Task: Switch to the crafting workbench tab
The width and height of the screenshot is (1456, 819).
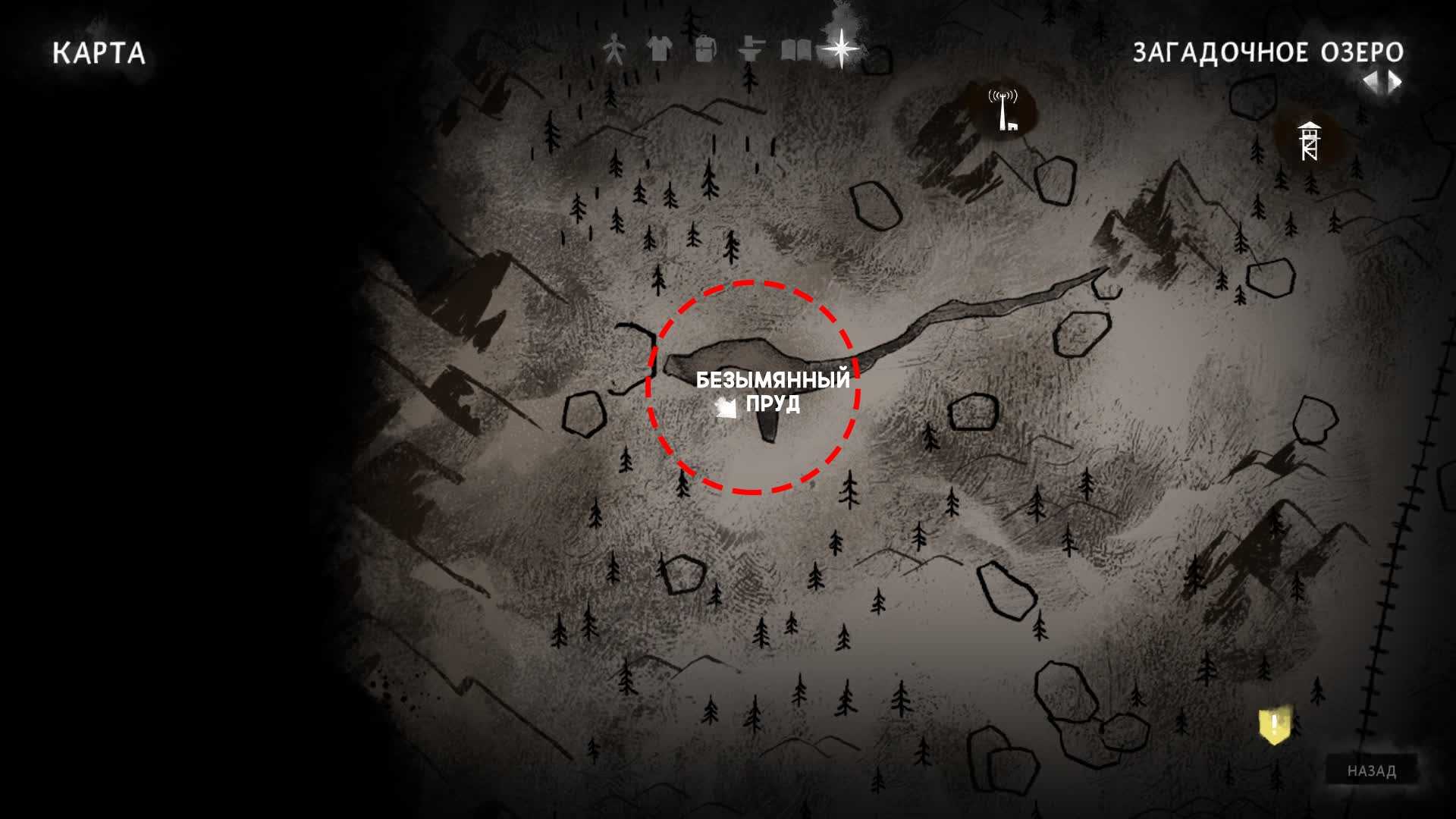Action: tap(751, 50)
